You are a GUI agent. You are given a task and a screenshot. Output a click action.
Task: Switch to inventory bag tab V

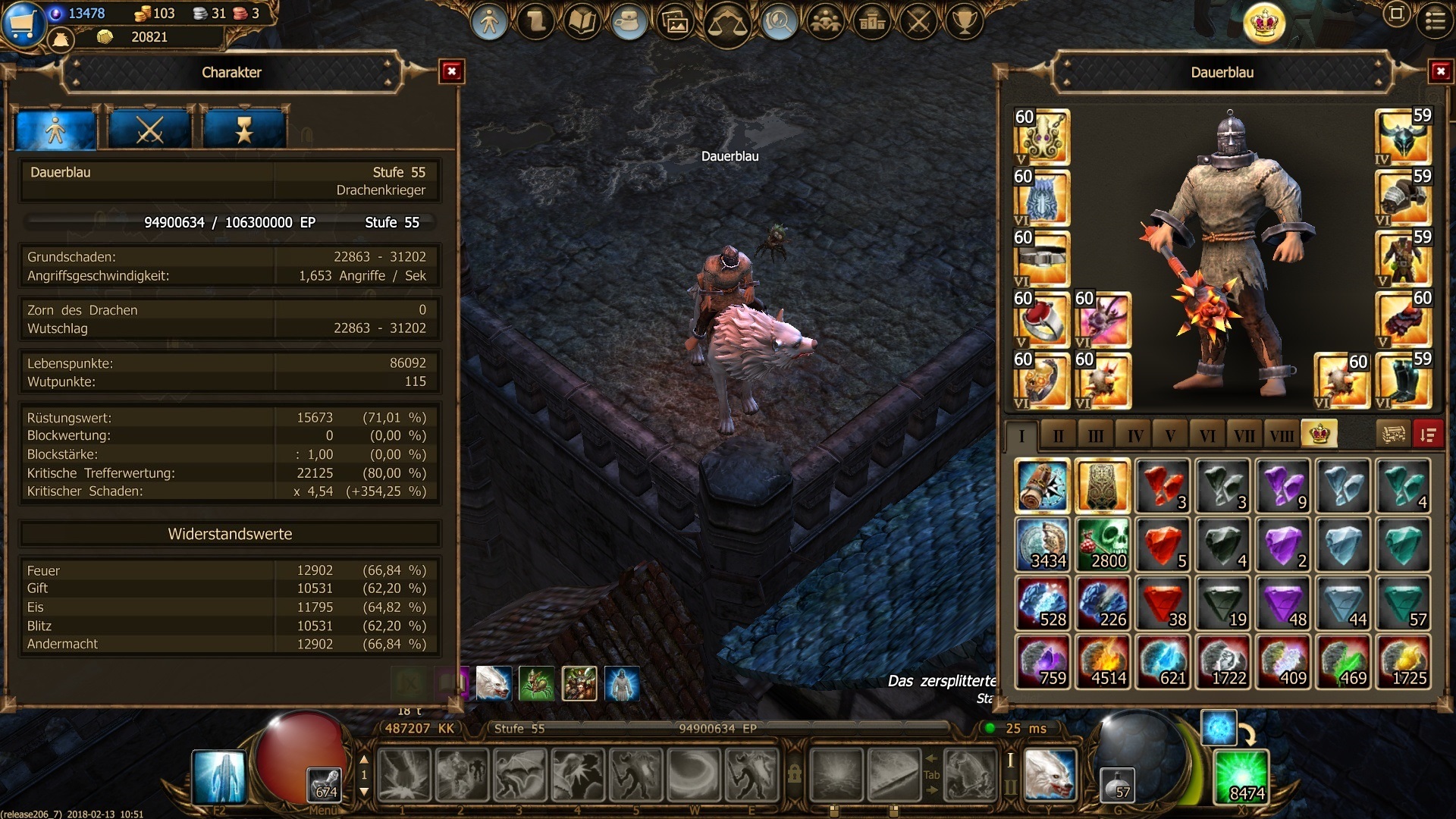(x=1170, y=435)
